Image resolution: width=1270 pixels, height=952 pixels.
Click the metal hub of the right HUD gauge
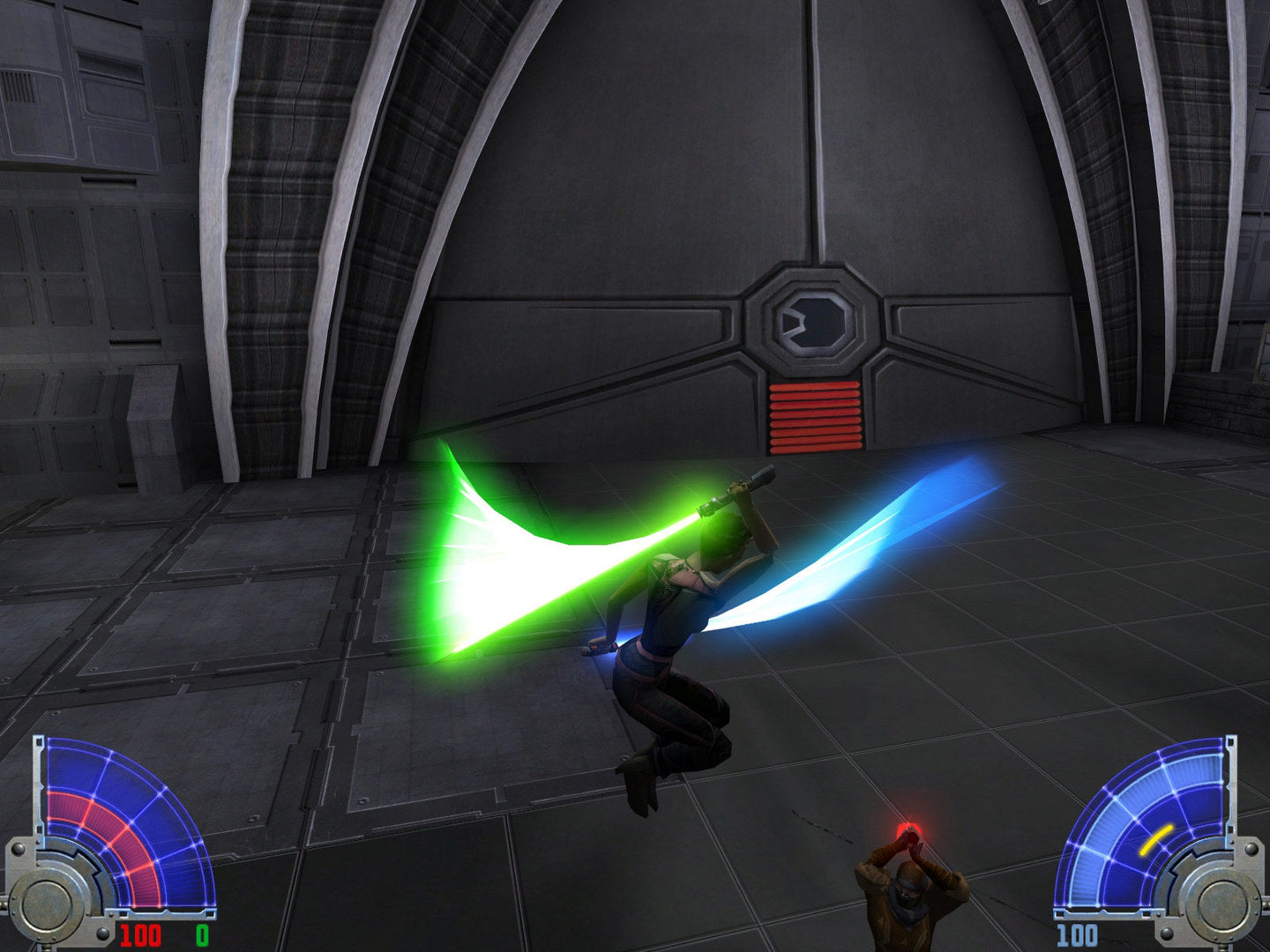point(1219,909)
